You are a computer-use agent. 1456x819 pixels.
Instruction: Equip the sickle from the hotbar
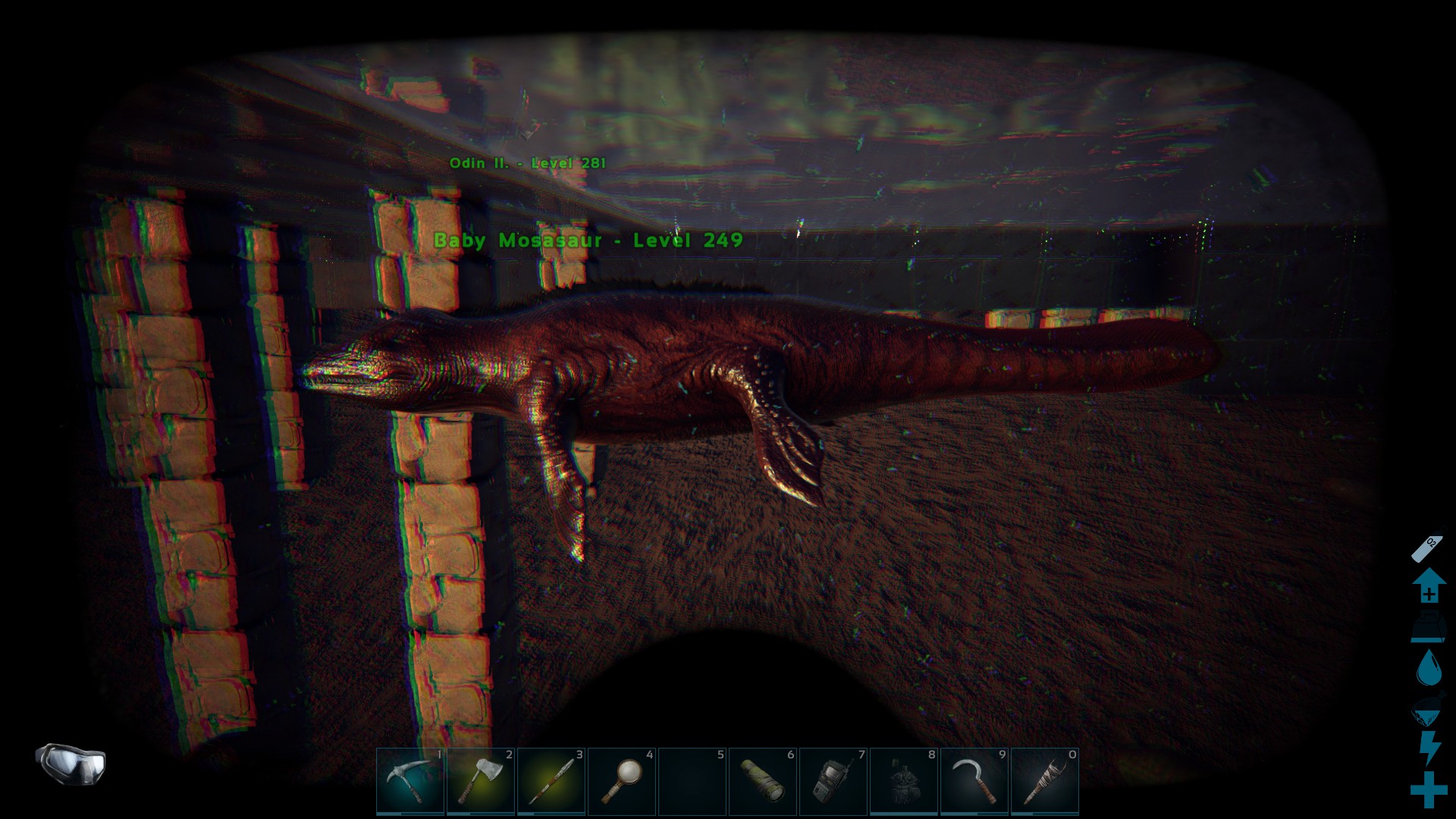(x=974, y=781)
